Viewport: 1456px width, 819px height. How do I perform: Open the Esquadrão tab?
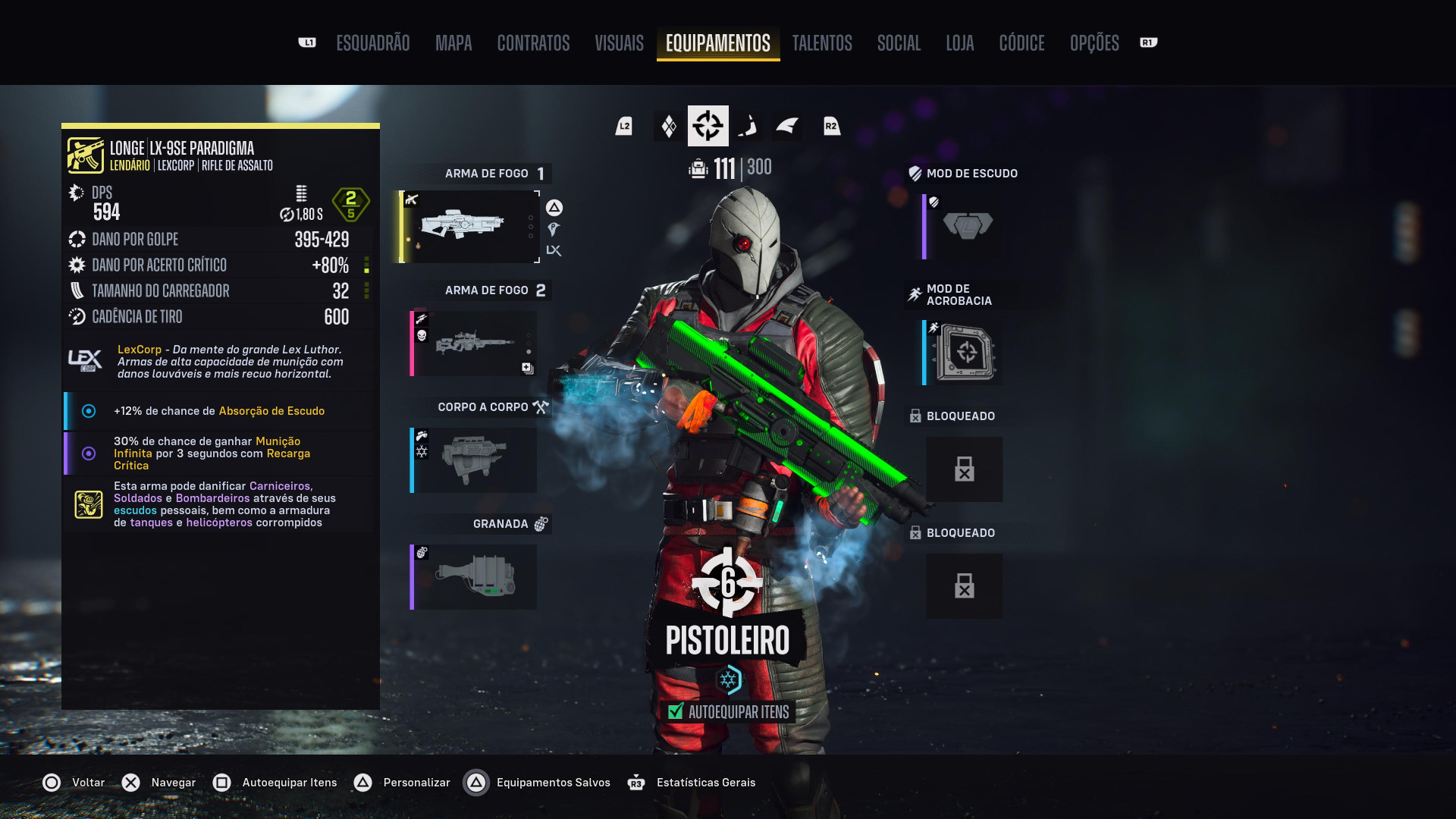coord(372,43)
